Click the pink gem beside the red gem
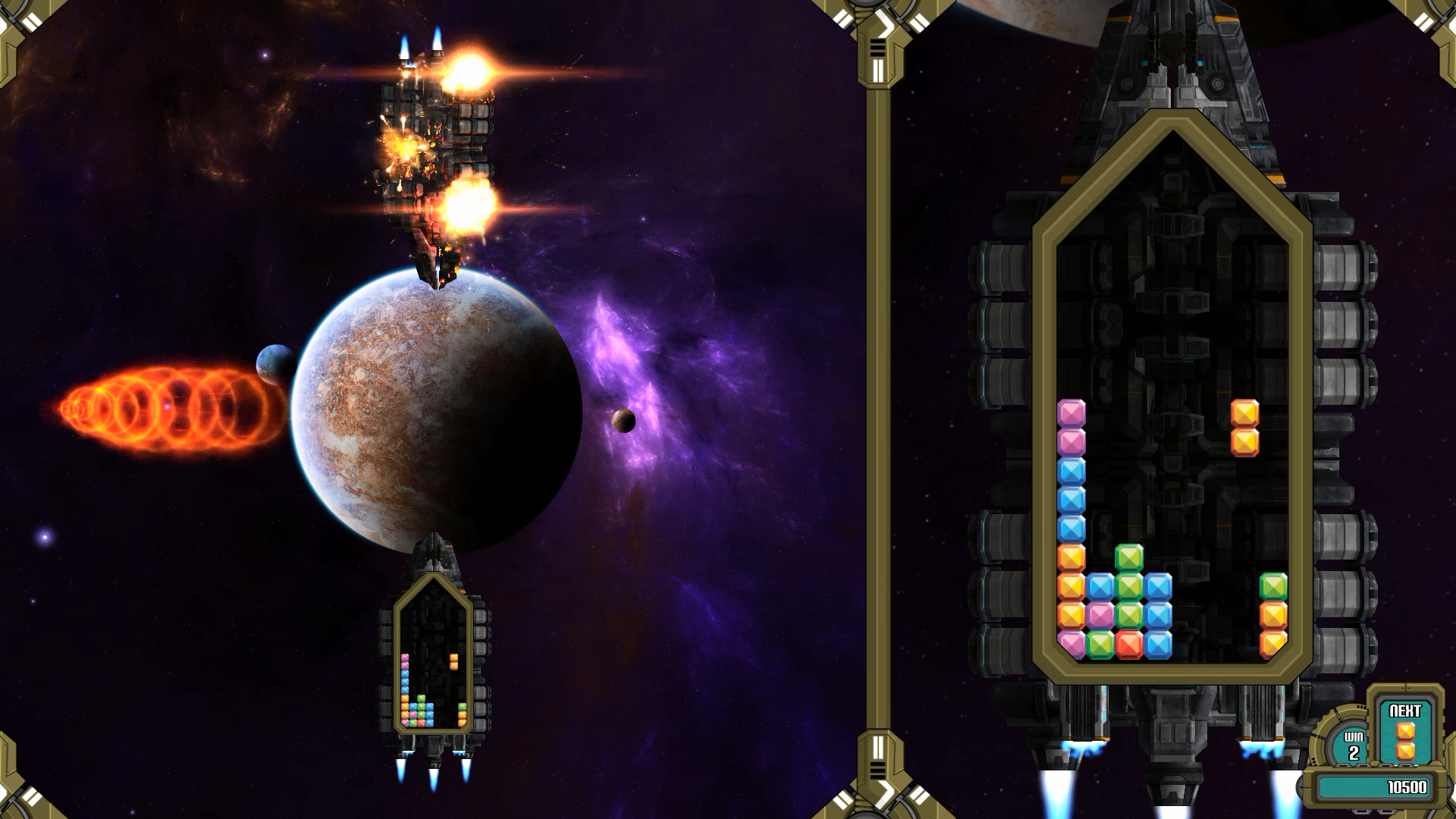The height and width of the screenshot is (819, 1456). (x=1099, y=613)
